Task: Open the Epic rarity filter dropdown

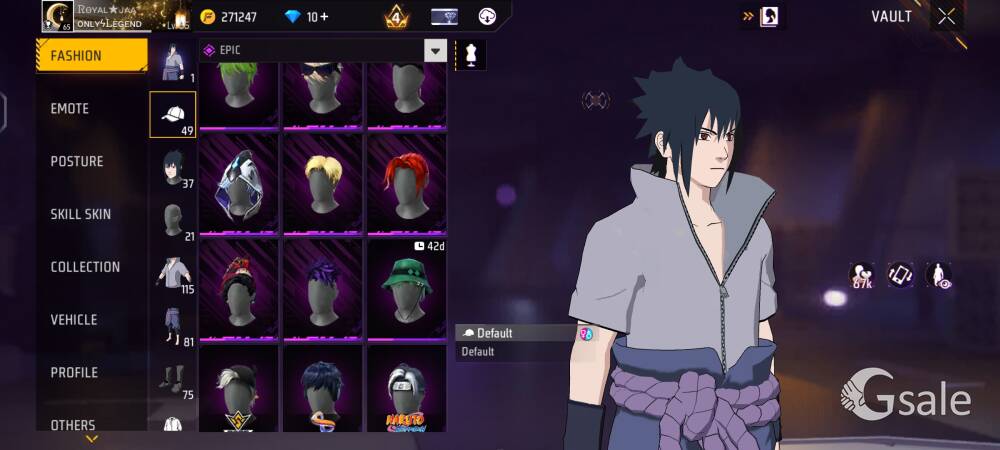Action: [435, 51]
